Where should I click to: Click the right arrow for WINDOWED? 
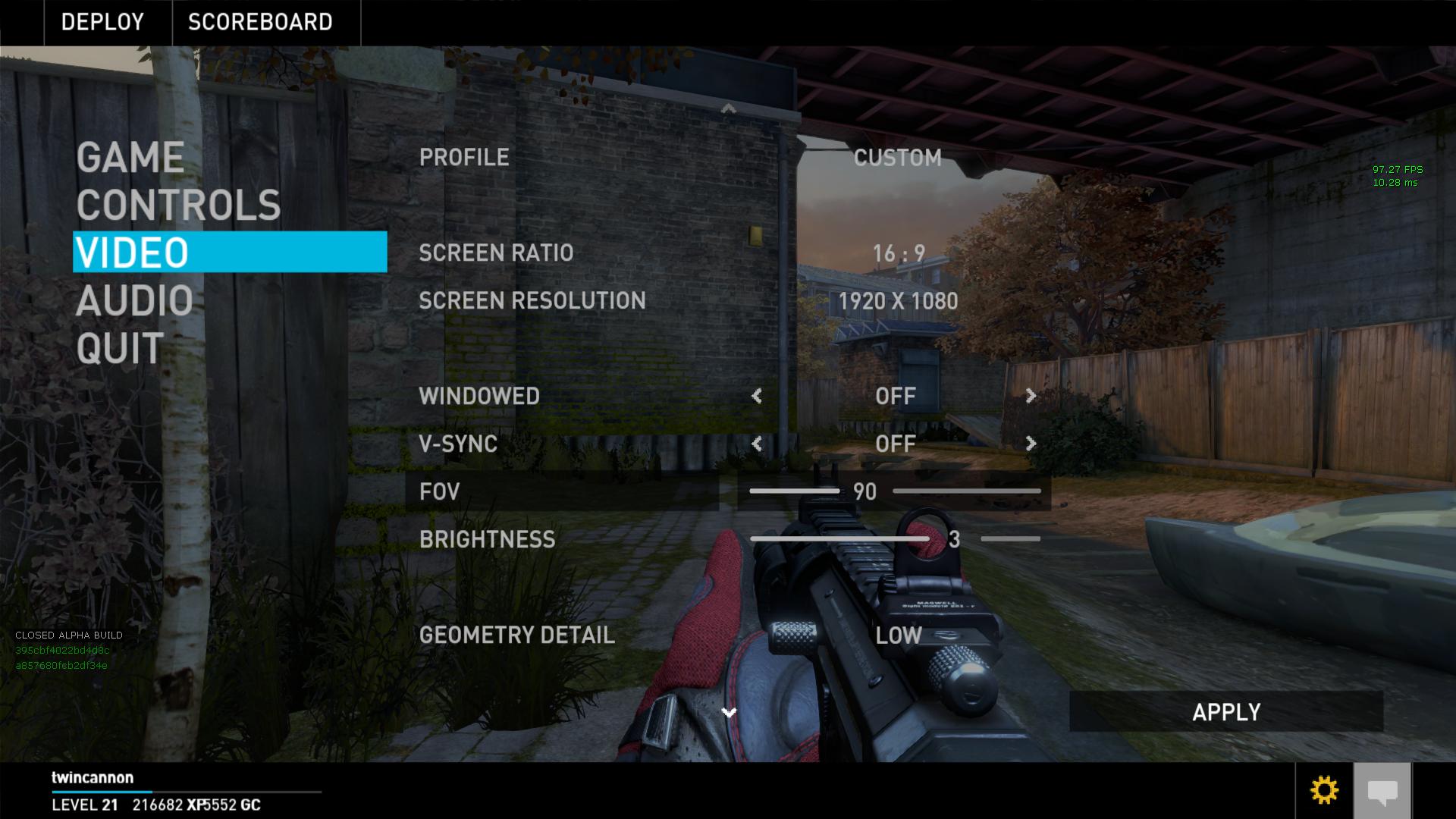point(1031,396)
